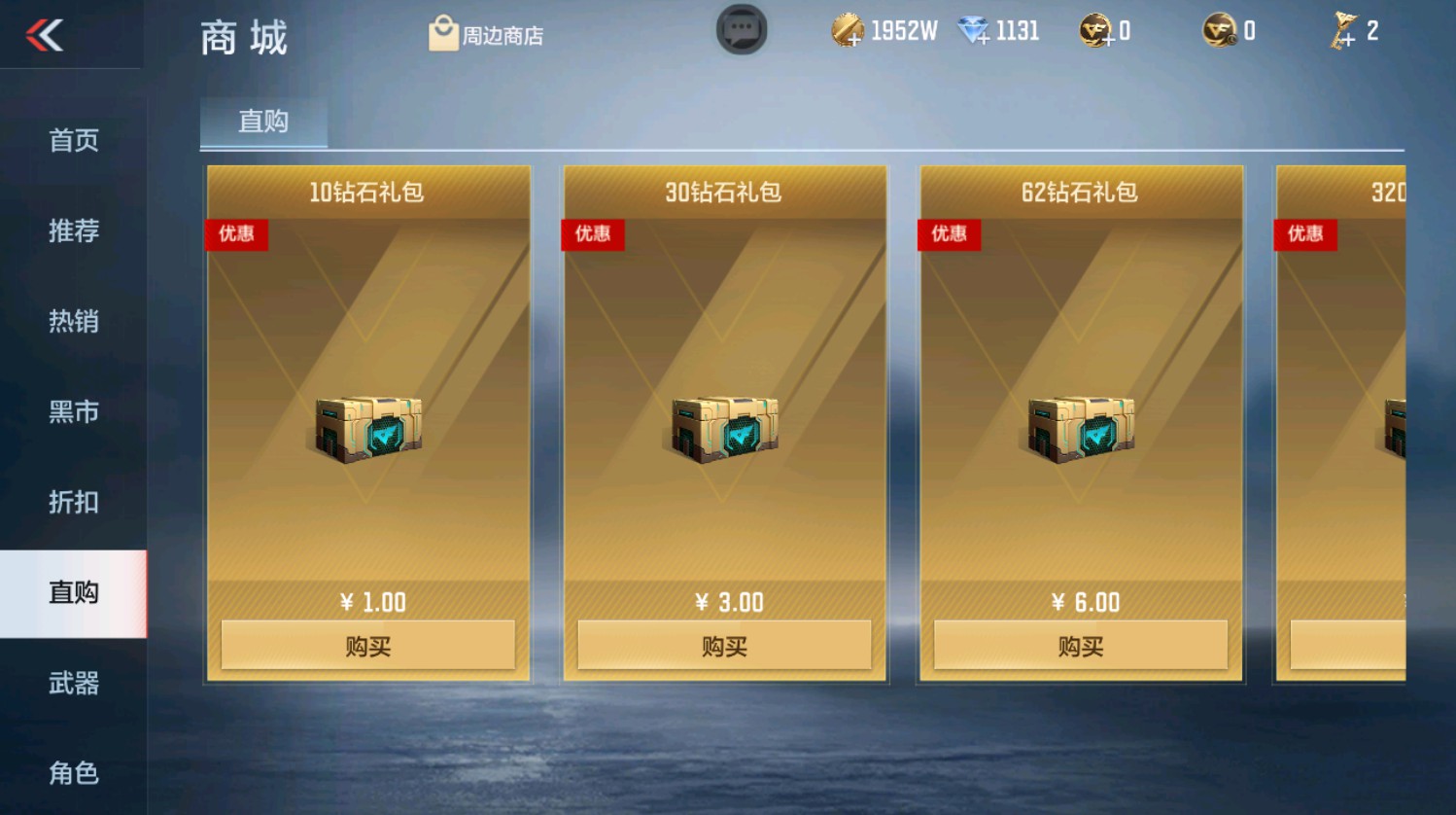The width and height of the screenshot is (1456, 815).
Task: Click the gold coin icon showing 1952W
Action: tap(850, 29)
